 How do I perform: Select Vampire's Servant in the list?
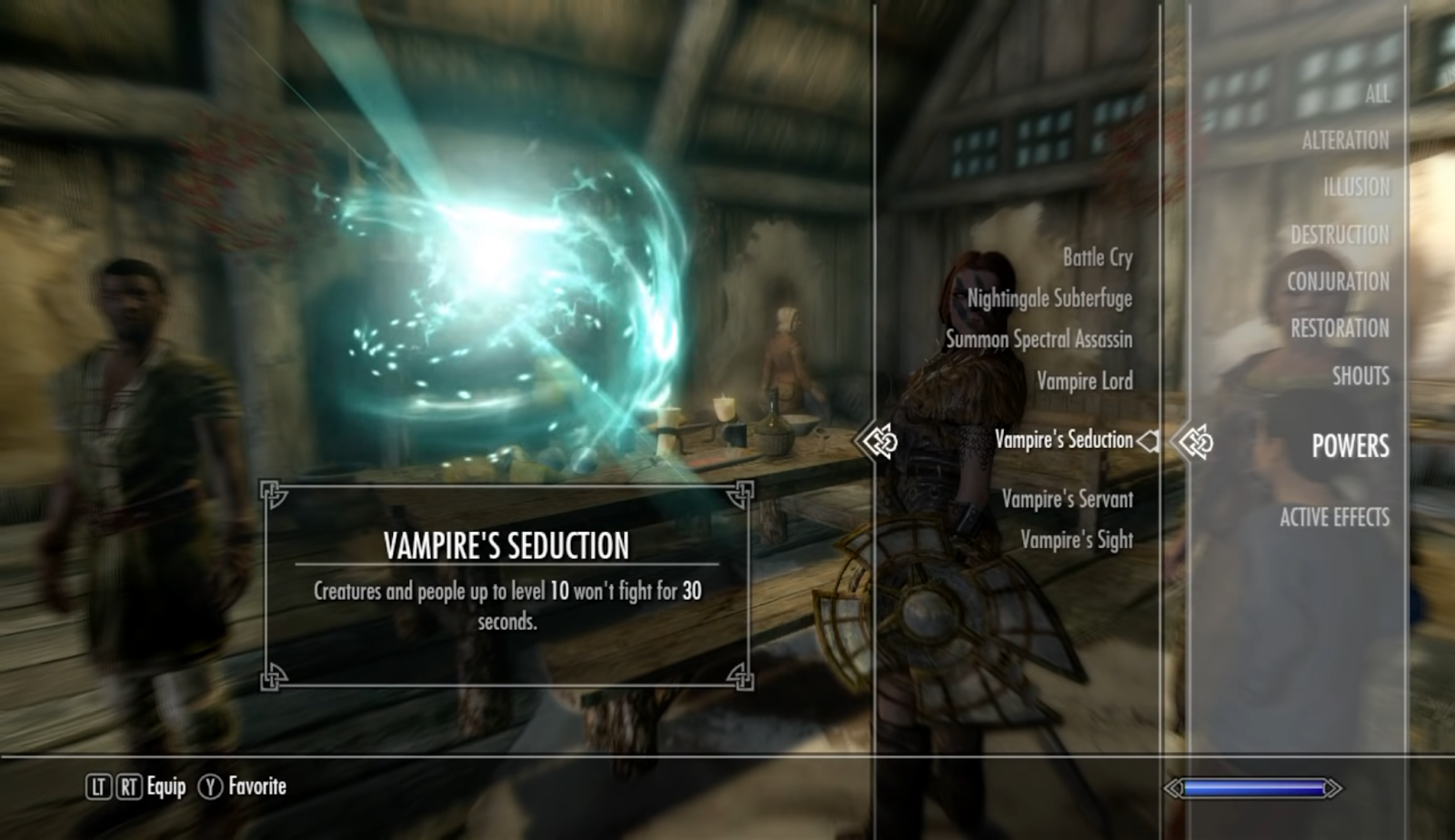click(x=1067, y=499)
